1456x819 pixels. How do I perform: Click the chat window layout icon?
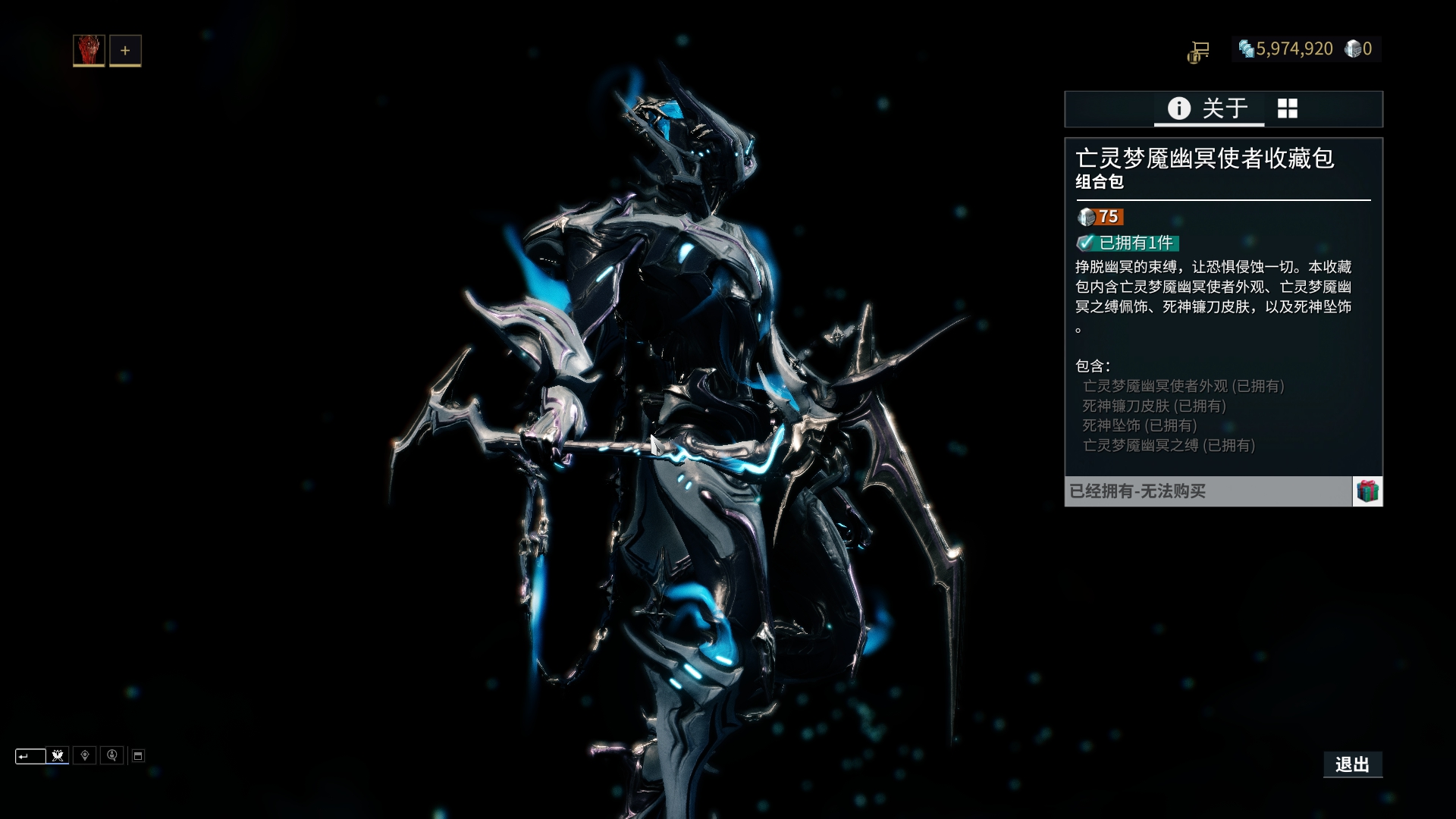[x=138, y=756]
